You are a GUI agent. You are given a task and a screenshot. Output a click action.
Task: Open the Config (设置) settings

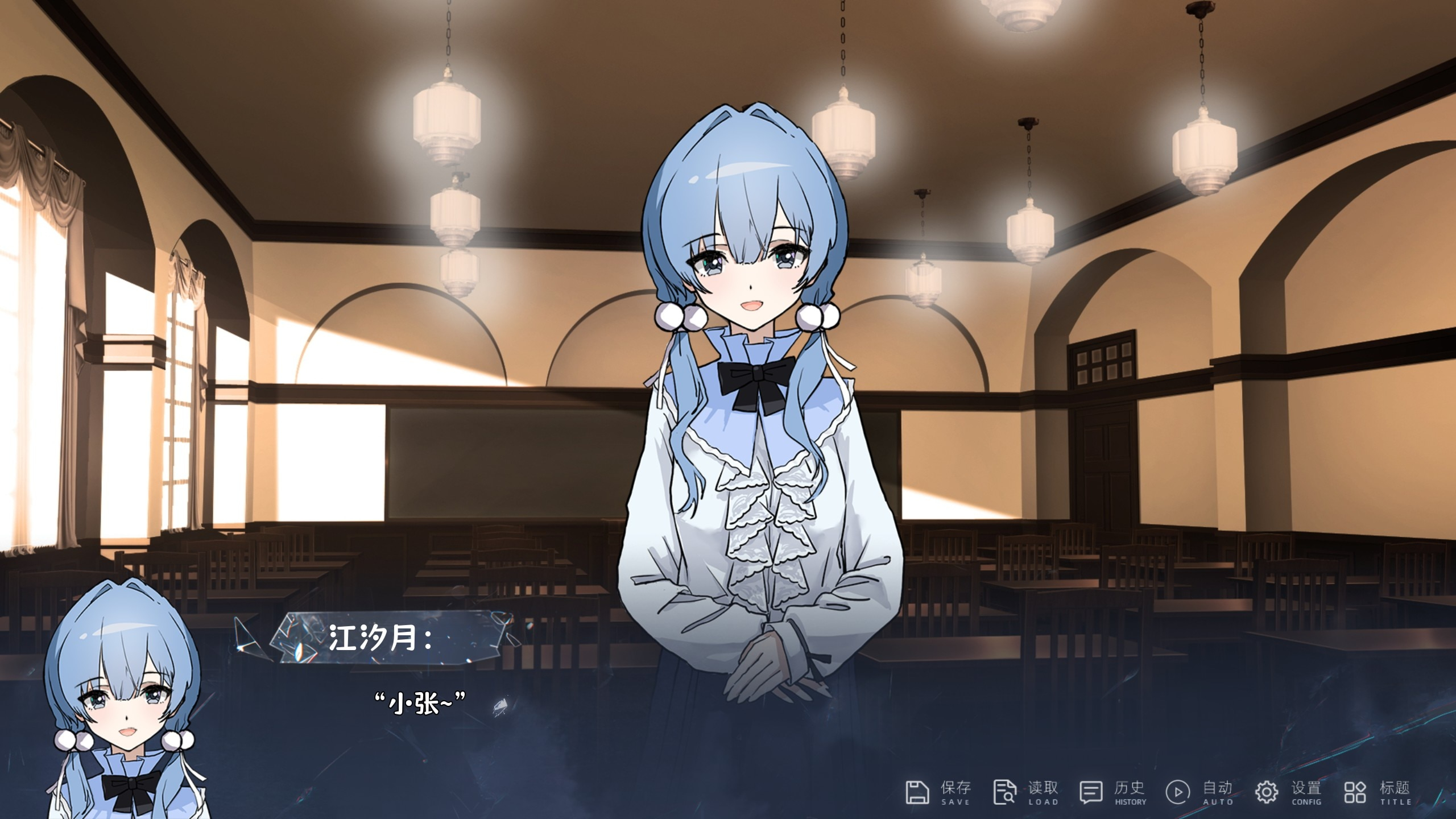1288,792
